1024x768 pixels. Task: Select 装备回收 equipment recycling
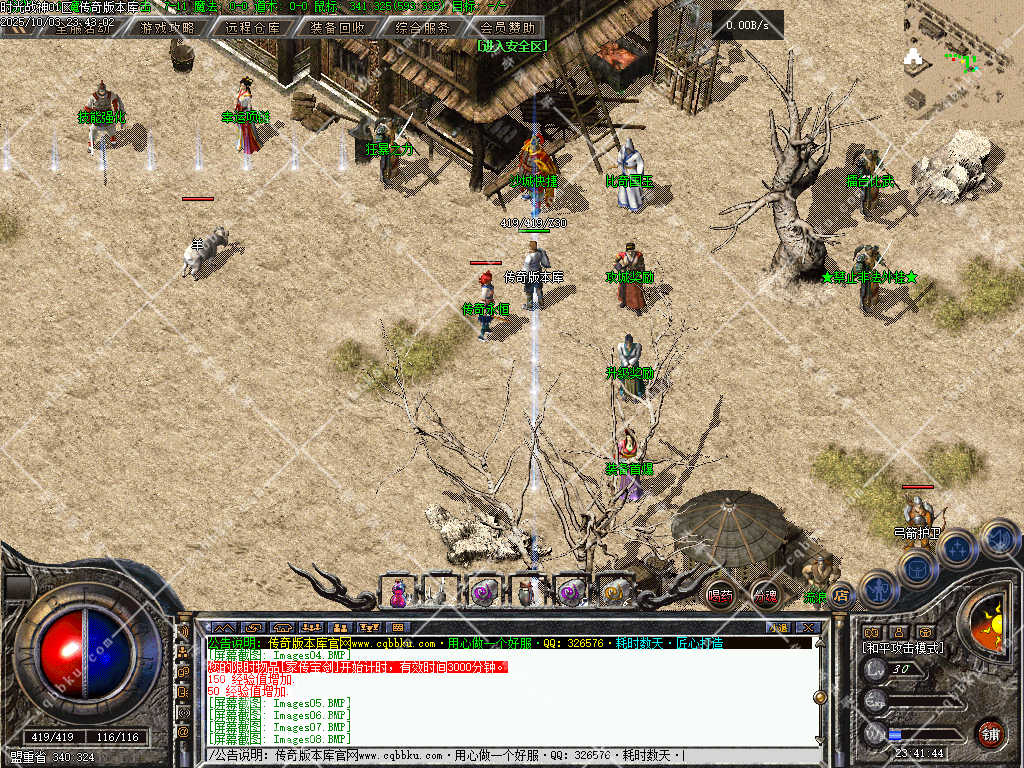point(337,28)
